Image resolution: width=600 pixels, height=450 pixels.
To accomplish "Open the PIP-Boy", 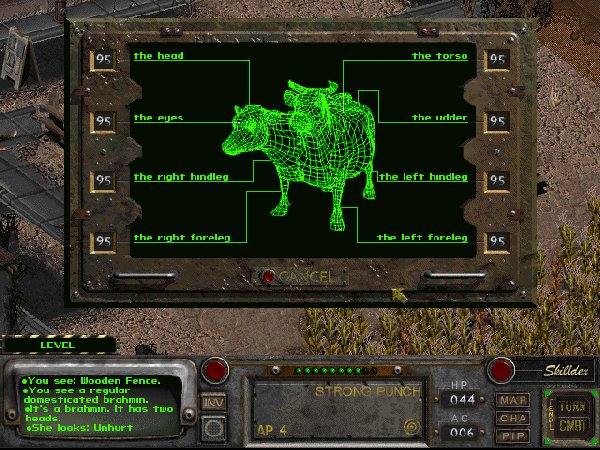I will (513, 435).
